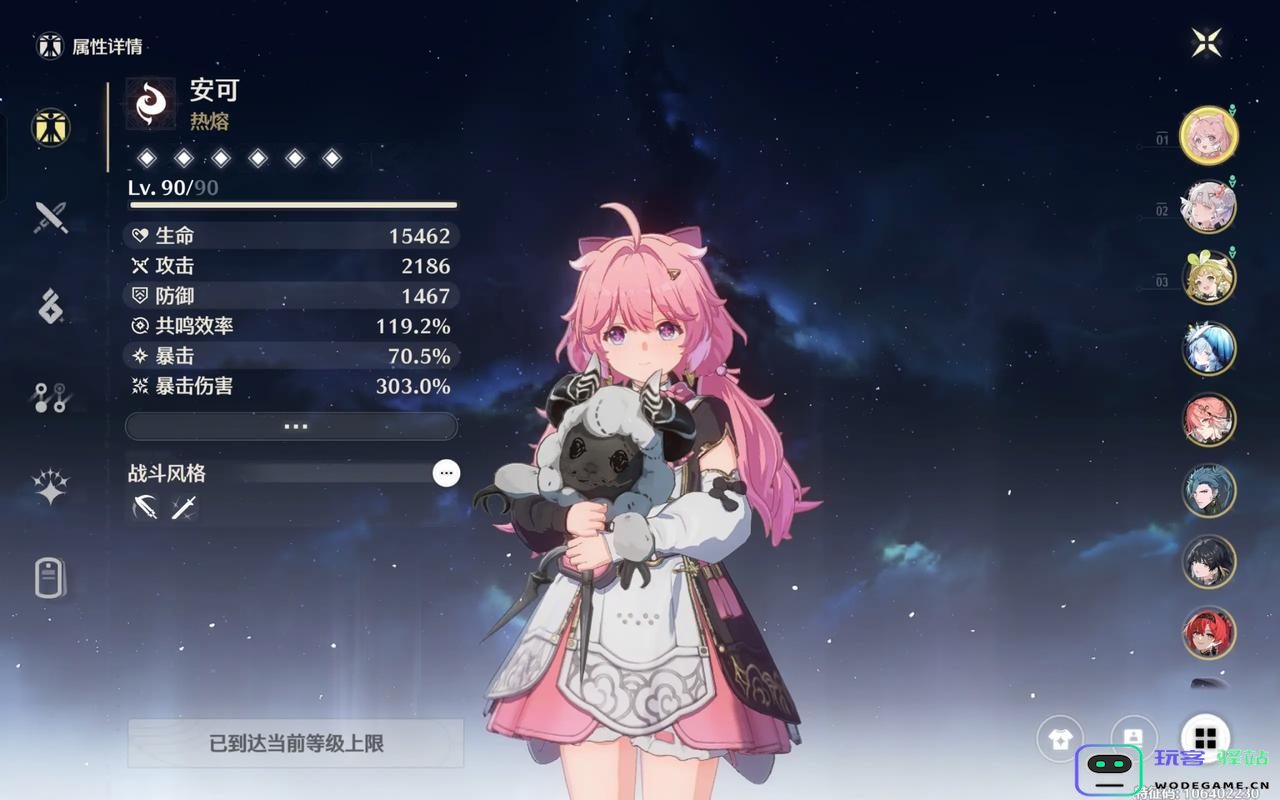Switch to the resonance chain tab with sparkle icon

[50, 487]
